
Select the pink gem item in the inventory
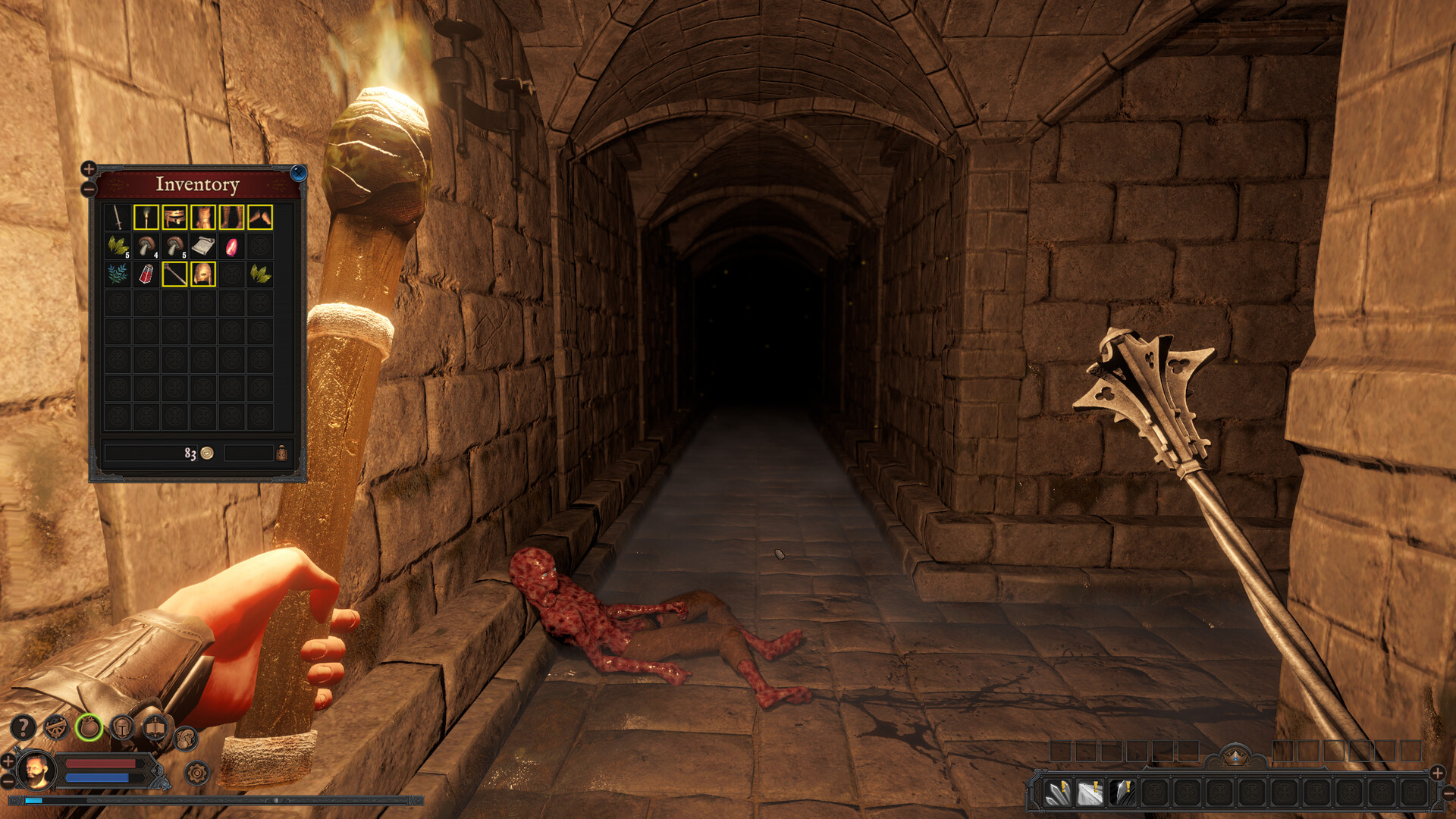coord(232,247)
